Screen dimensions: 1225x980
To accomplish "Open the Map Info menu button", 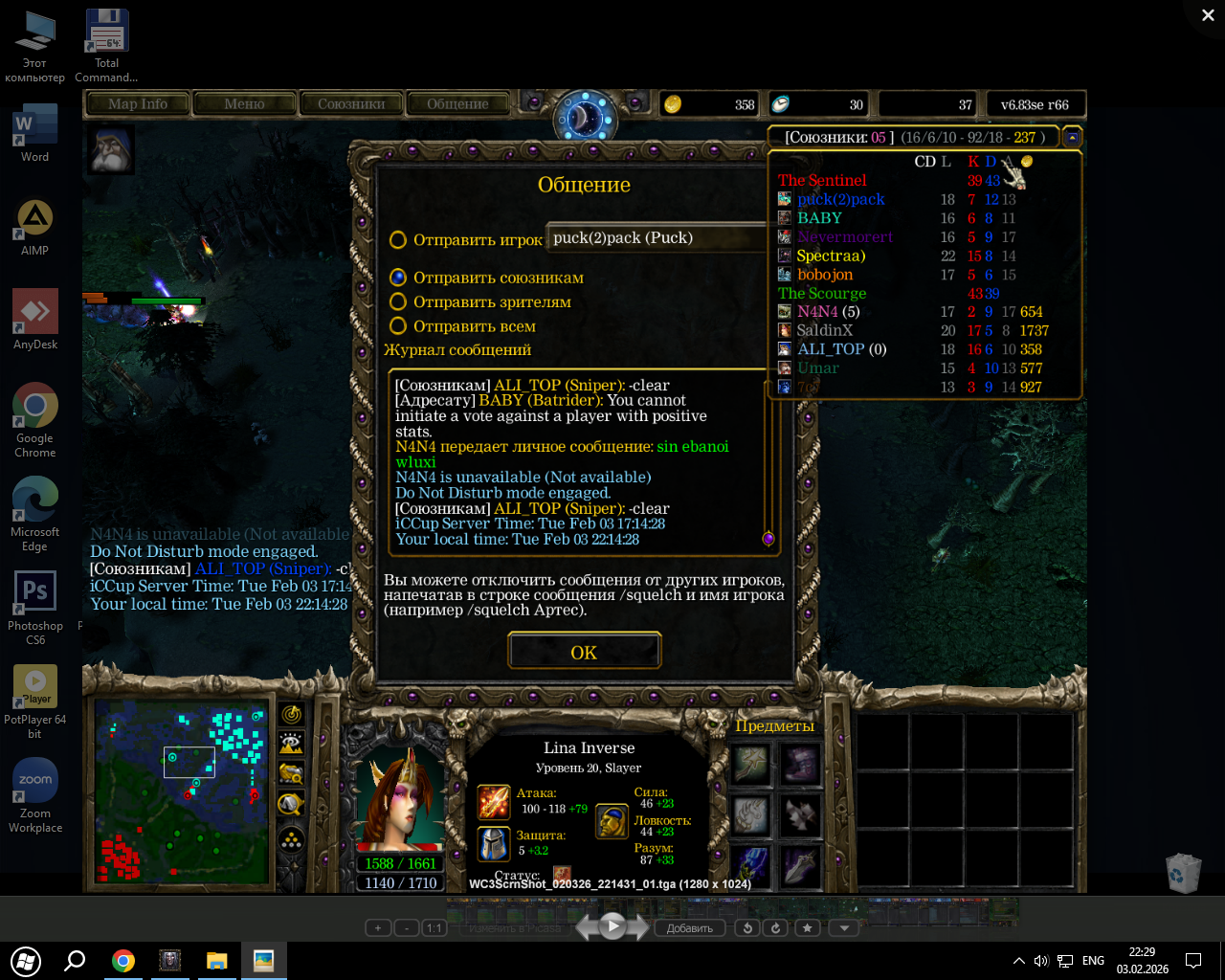I will (x=138, y=104).
